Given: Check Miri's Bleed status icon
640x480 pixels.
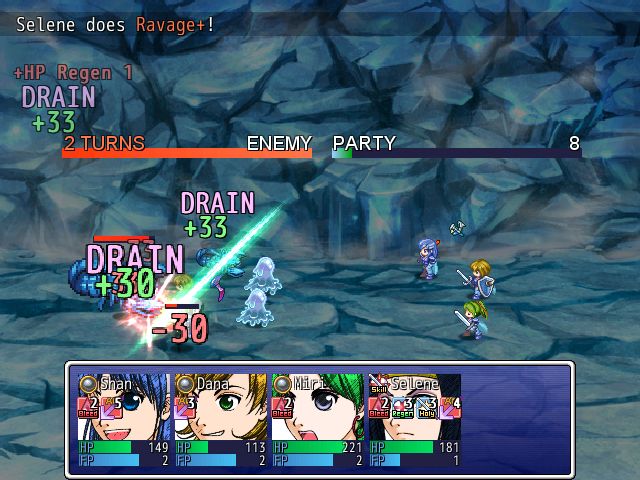Looking at the screenshot, I should [283, 405].
